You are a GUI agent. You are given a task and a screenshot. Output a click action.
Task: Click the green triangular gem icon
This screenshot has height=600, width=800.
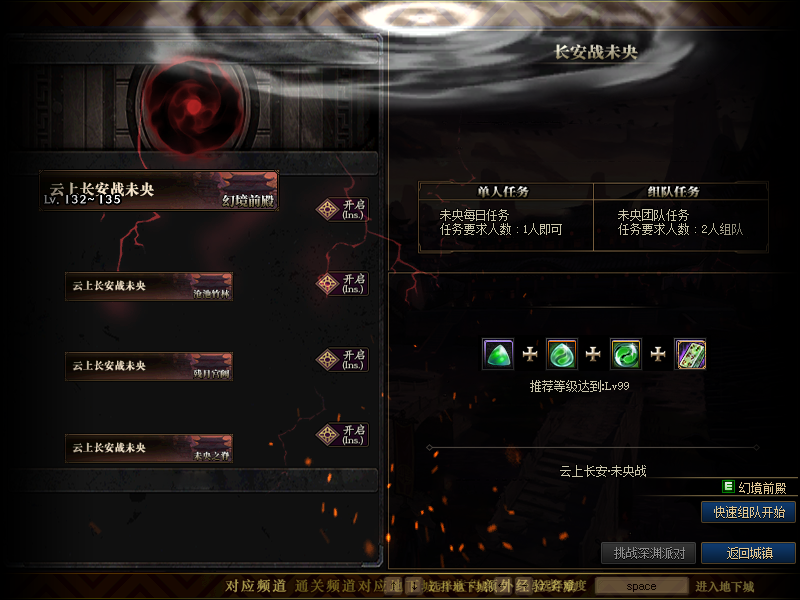click(498, 354)
